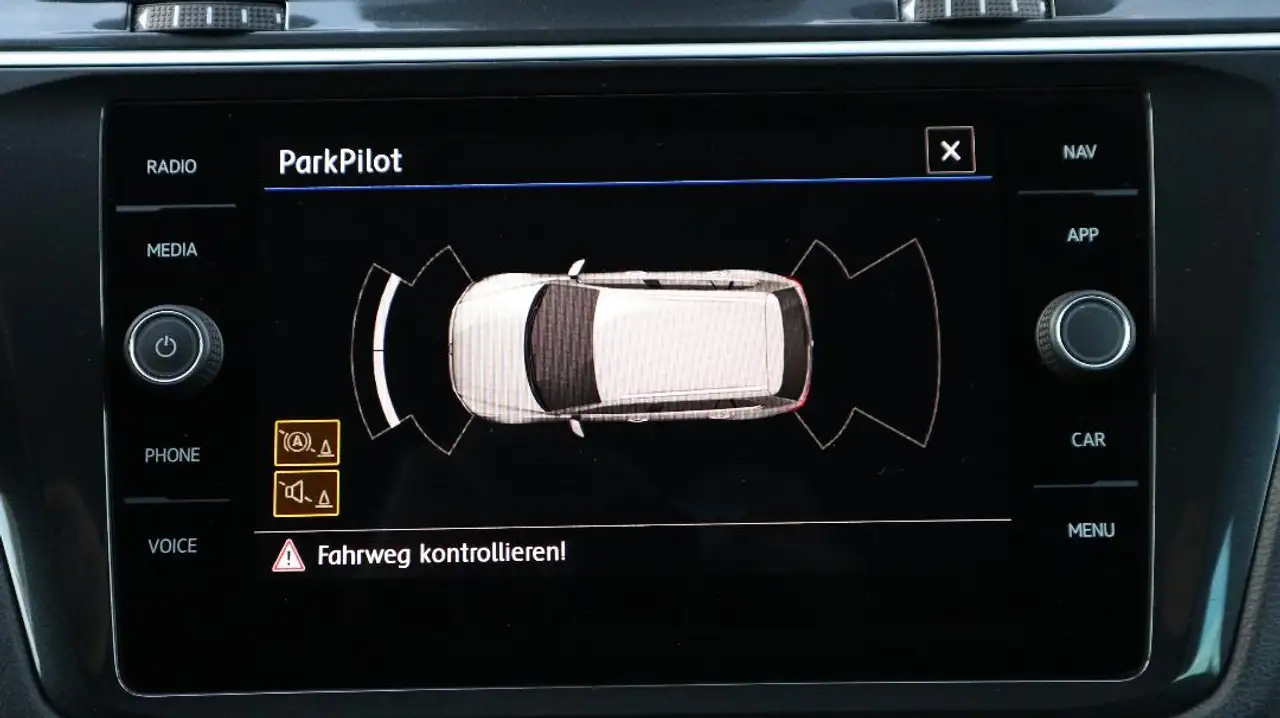Open the CAR settings
Viewport: 1280px width, 718px height.
click(x=1088, y=439)
